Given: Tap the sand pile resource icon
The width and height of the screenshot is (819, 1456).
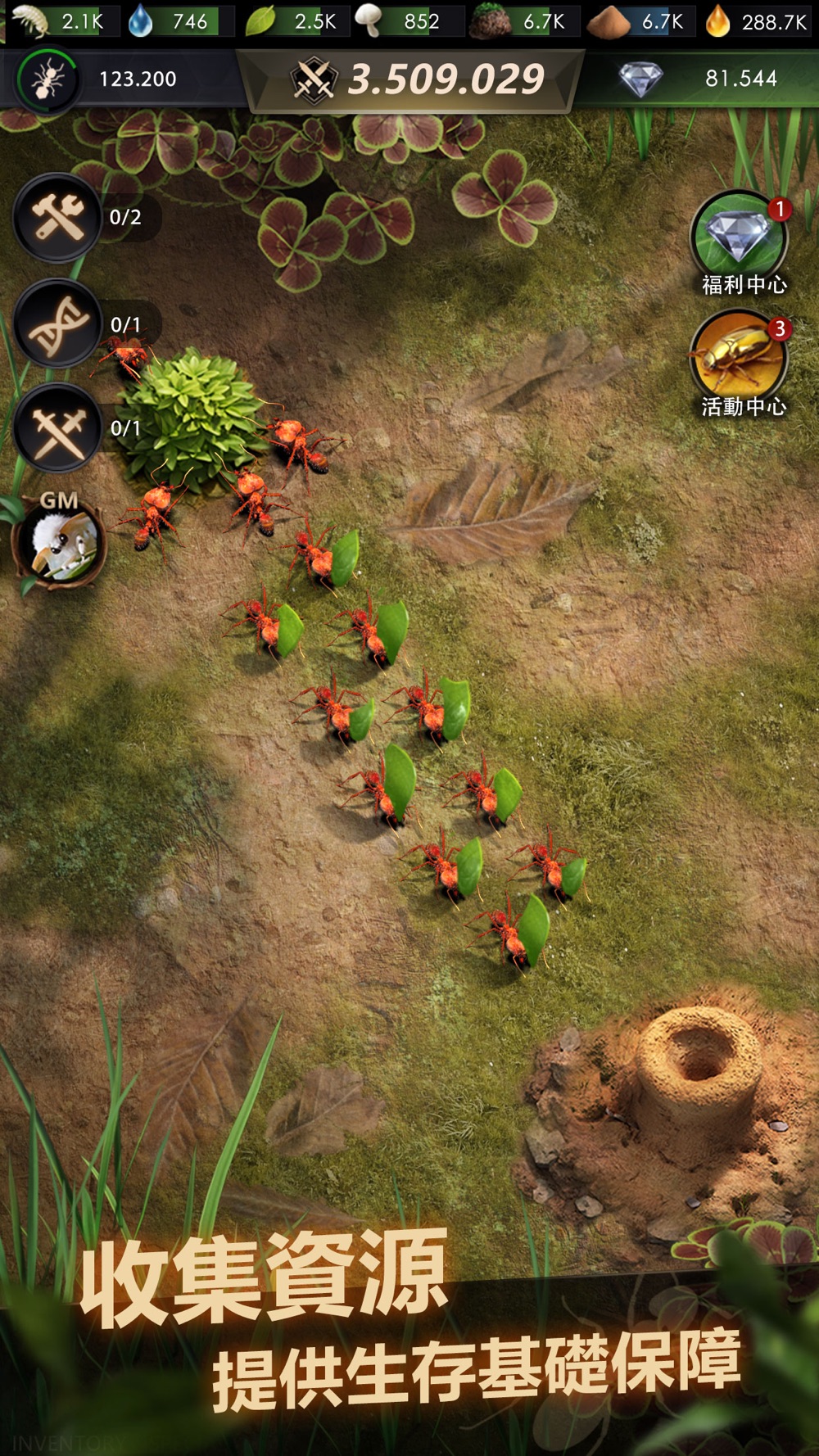Looking at the screenshot, I should (609, 22).
